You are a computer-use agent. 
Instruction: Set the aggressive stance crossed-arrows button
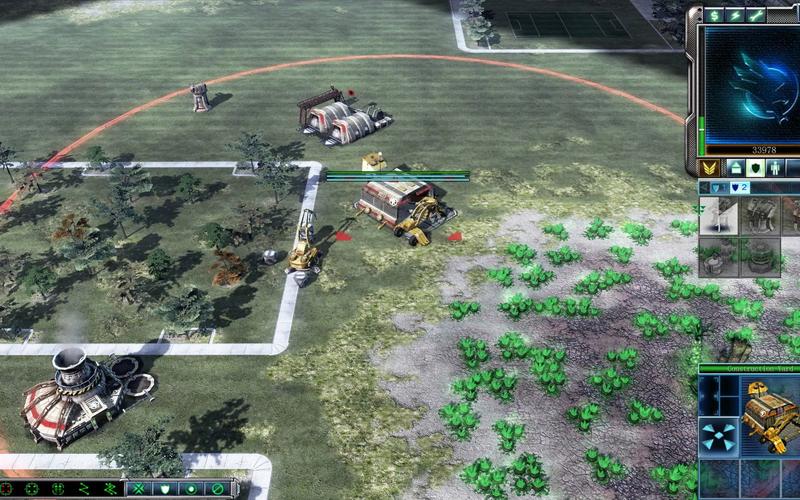(x=138, y=489)
